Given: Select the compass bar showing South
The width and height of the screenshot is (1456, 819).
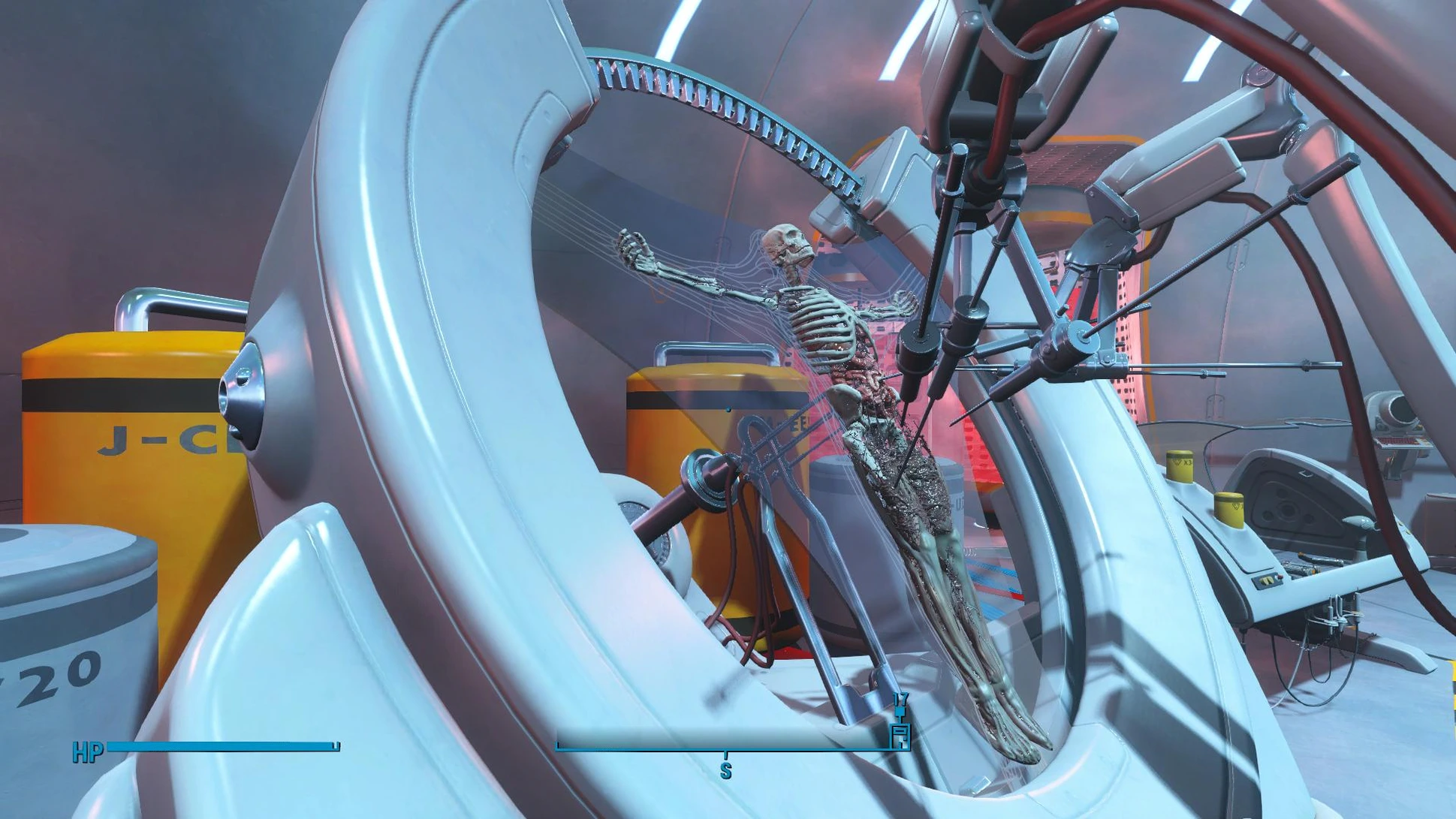Looking at the screenshot, I should [x=725, y=746].
